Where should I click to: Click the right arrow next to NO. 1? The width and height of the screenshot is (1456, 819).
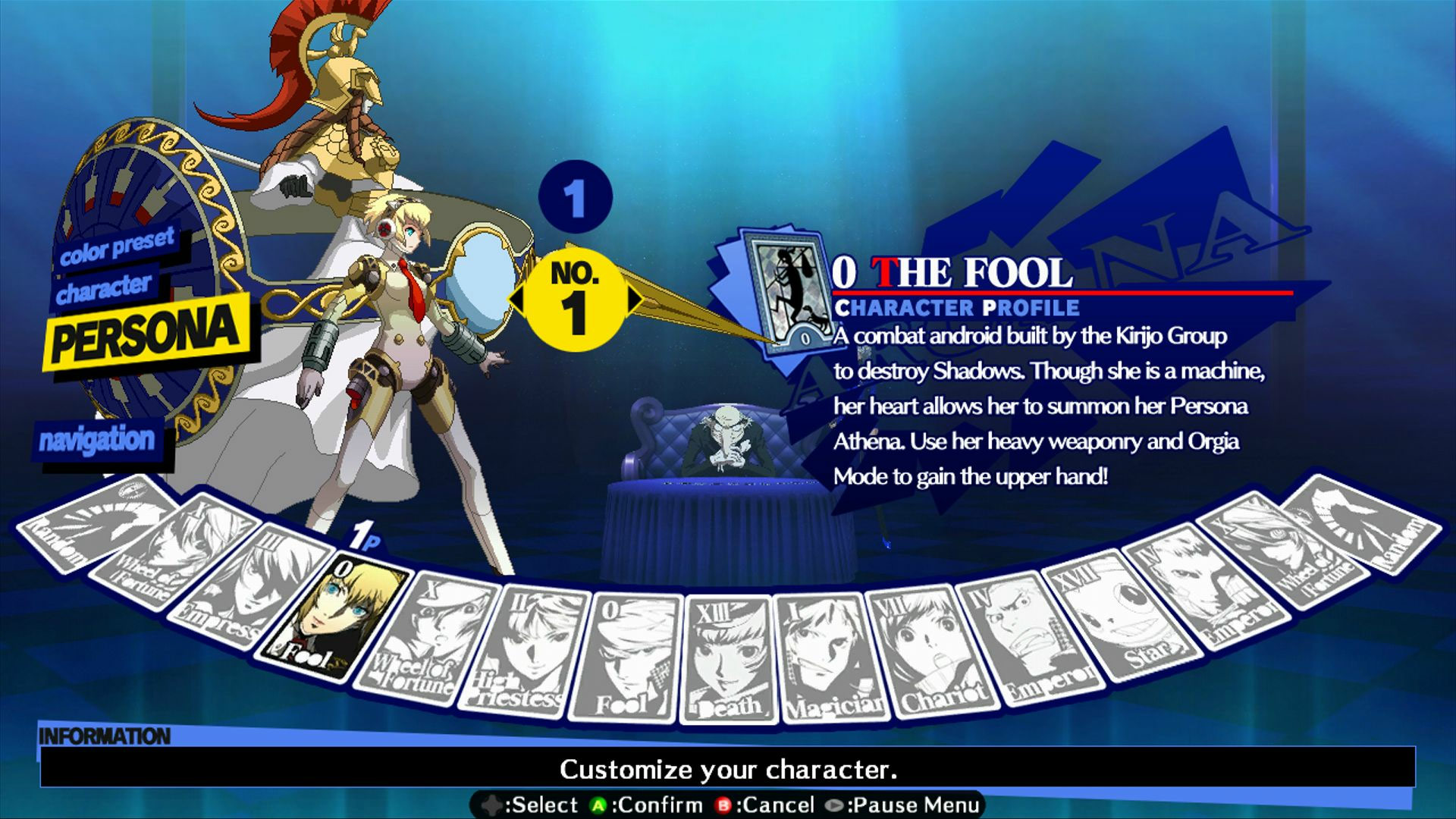click(x=634, y=297)
